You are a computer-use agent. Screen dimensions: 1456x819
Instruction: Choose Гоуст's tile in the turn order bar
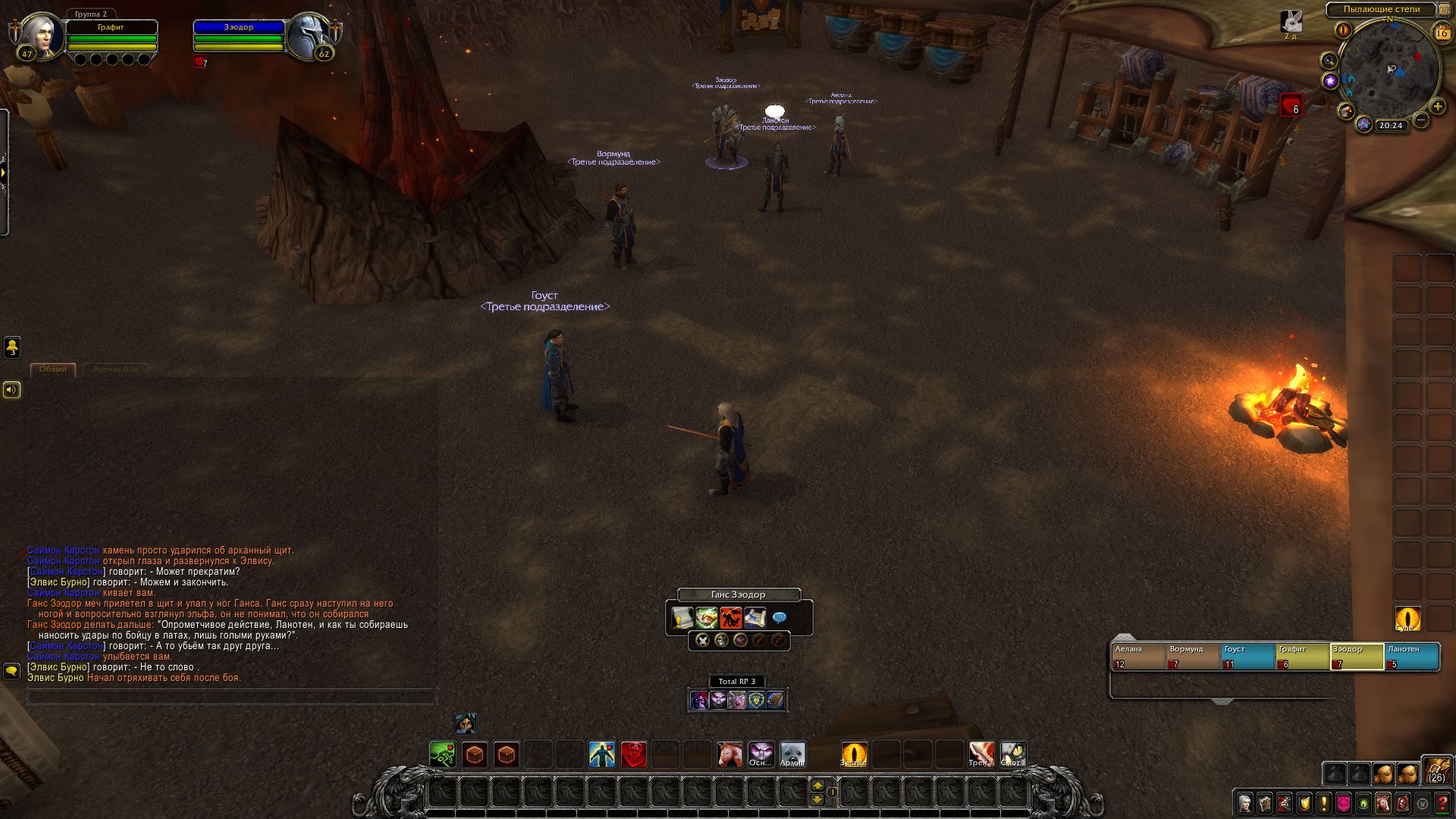(x=1247, y=657)
